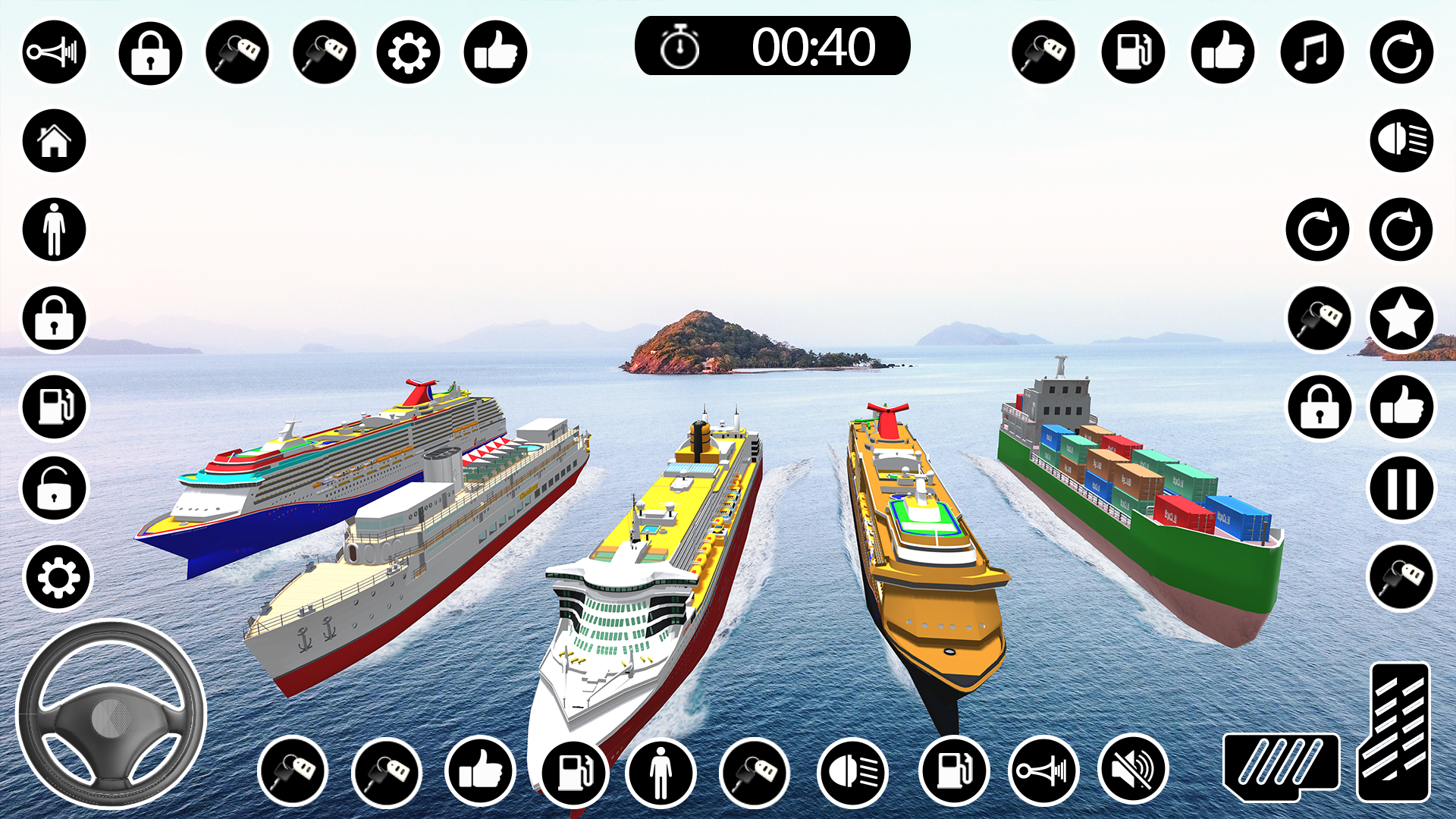Screen dimensions: 1456x819
Task: Restart the level using the top-right restart icon
Action: 1401,51
